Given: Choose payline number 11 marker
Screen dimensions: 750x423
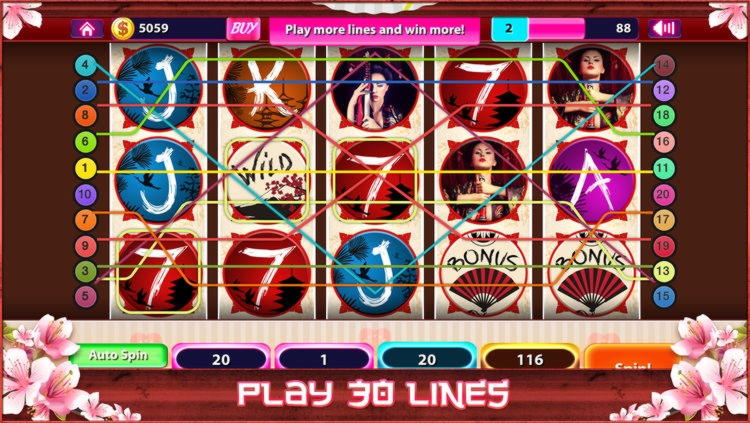Looking at the screenshot, I should pos(662,168).
